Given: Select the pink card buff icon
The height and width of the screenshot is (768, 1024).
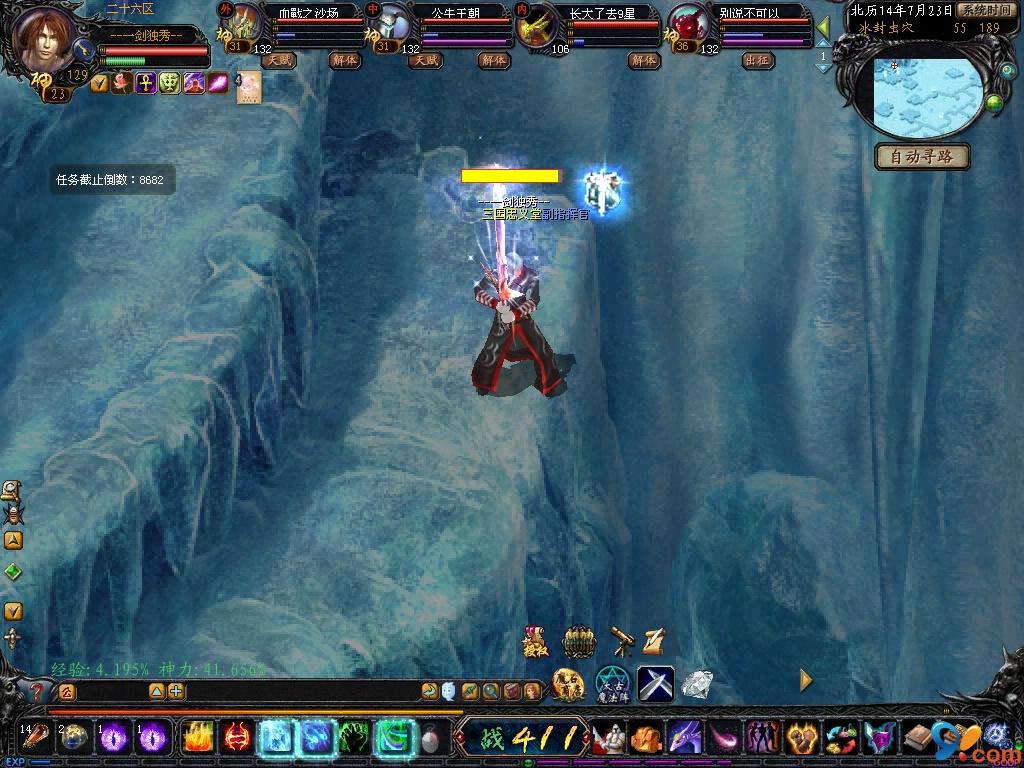Looking at the screenshot, I should click(248, 87).
